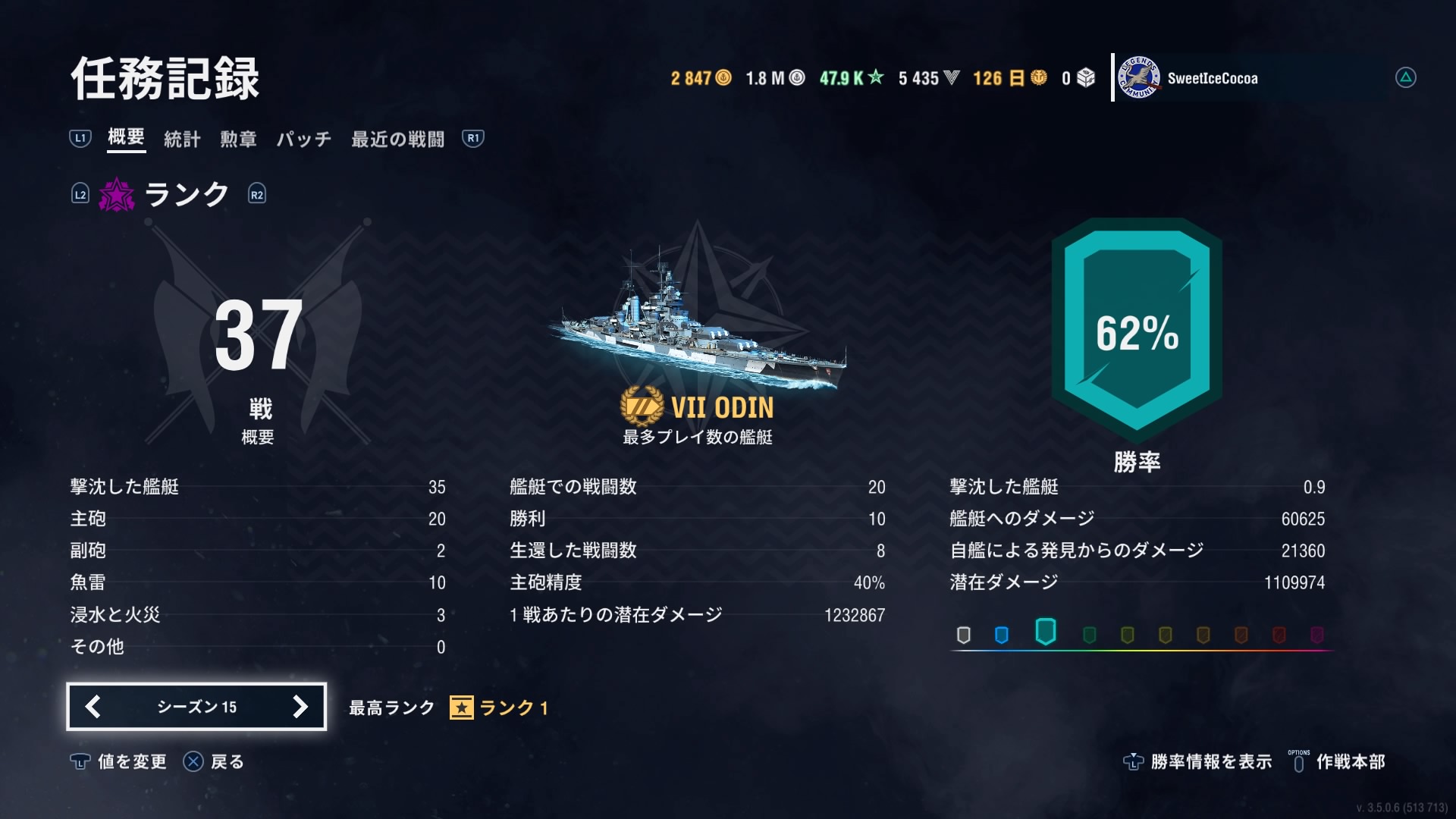Image resolution: width=1456 pixels, height=819 pixels.
Task: Show the 最近の戦闘 tab
Action: [x=397, y=139]
